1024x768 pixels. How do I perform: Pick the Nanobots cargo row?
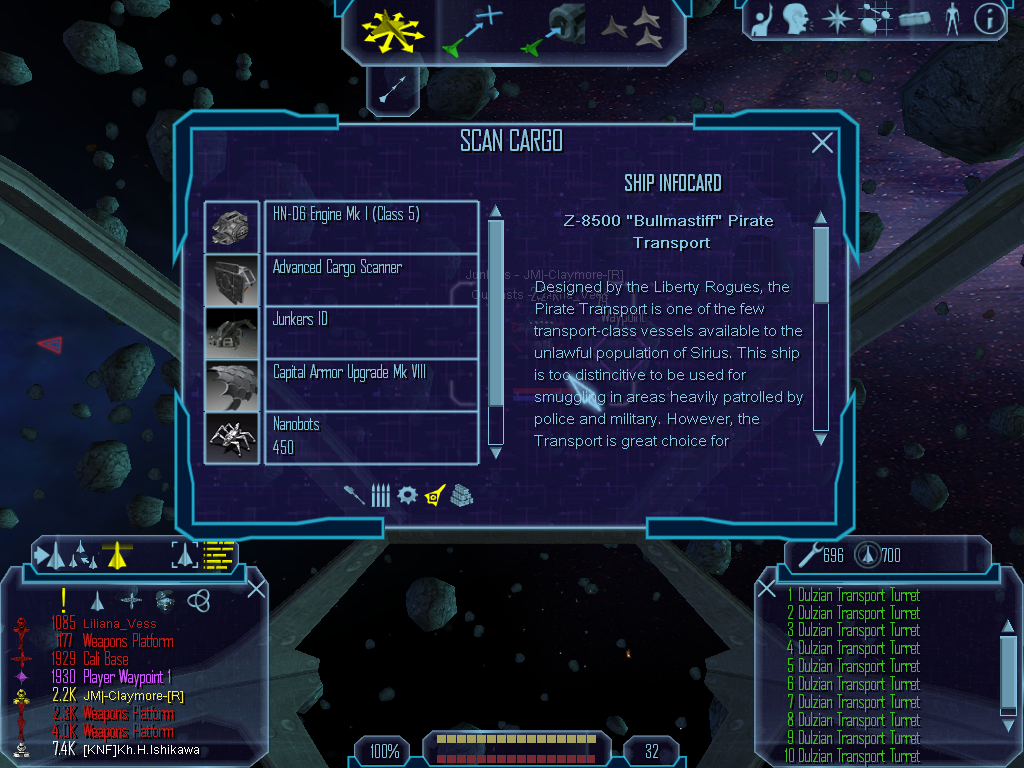[x=371, y=436]
